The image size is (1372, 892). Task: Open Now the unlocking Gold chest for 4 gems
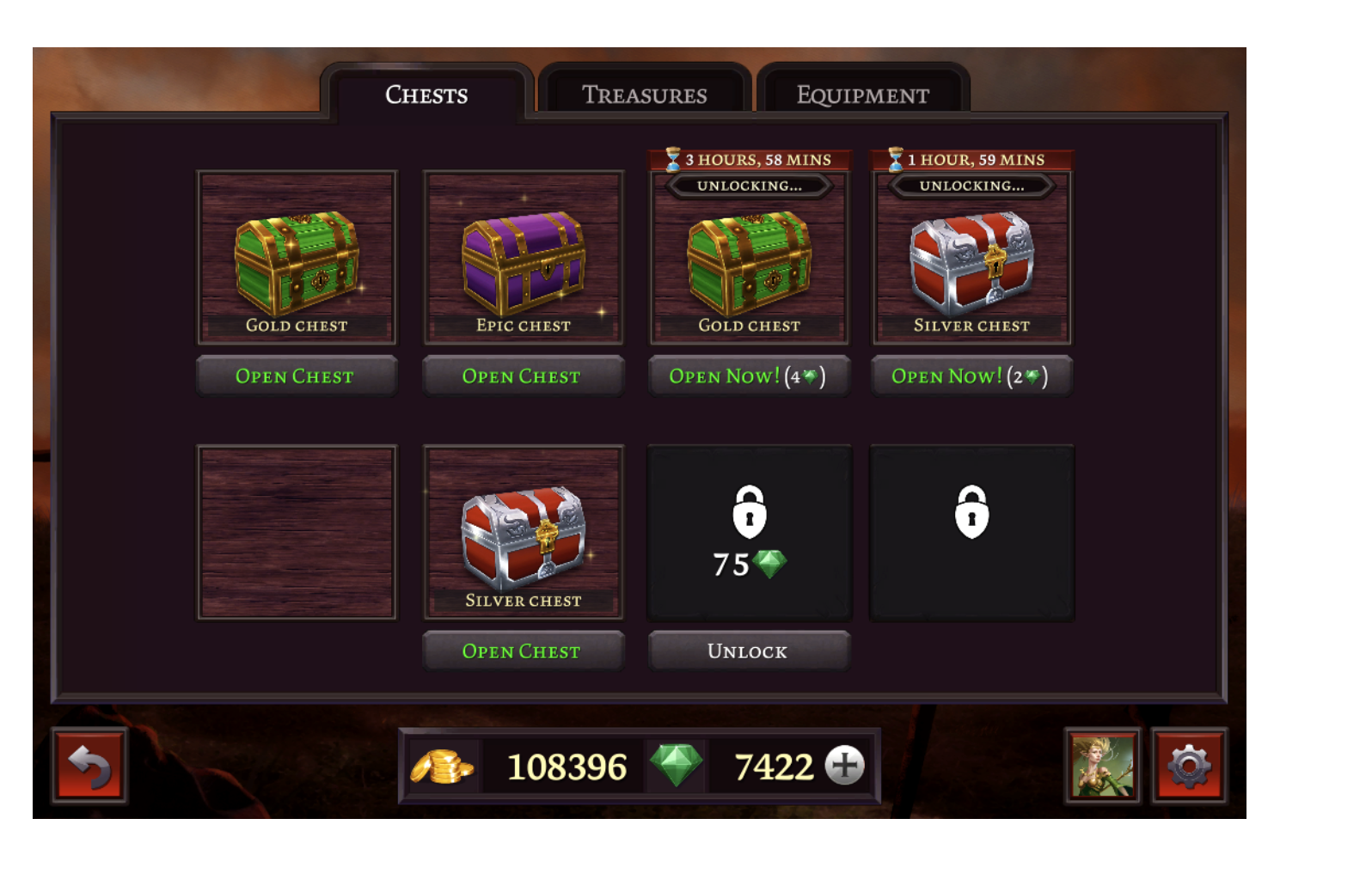(x=749, y=376)
